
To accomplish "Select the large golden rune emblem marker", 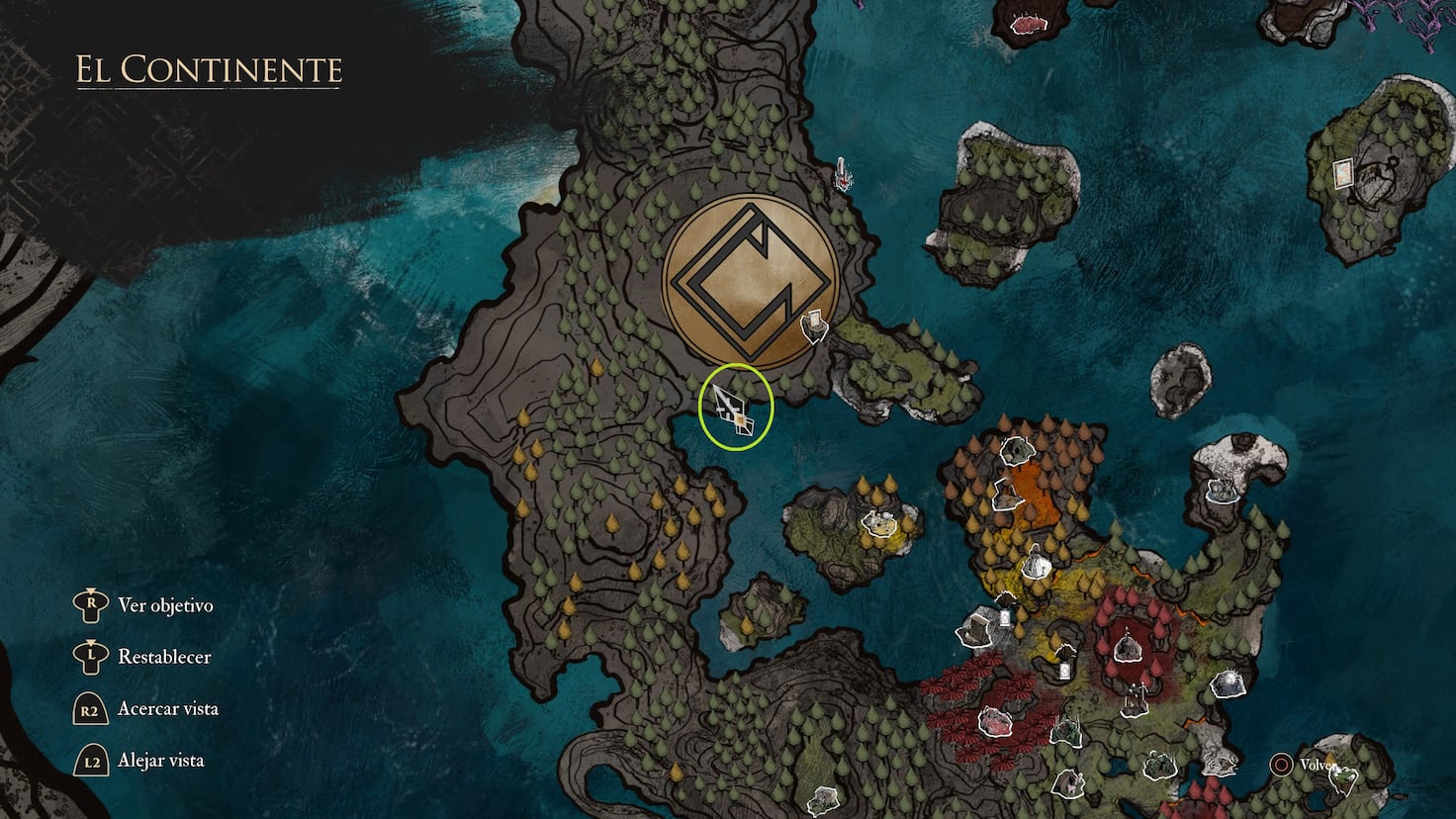I will coord(751,283).
